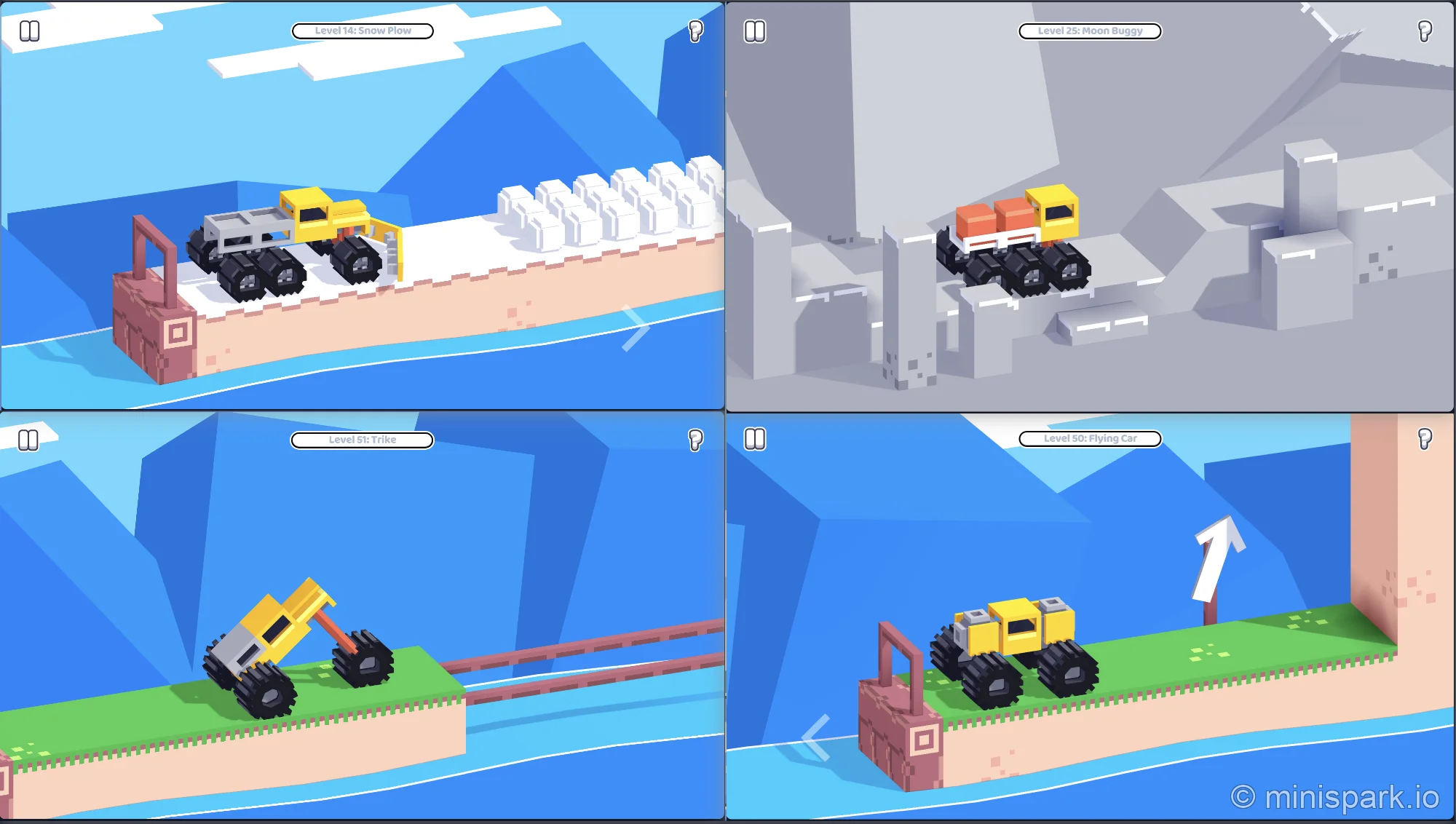
Task: Open the hint for Trike level
Action: point(695,439)
